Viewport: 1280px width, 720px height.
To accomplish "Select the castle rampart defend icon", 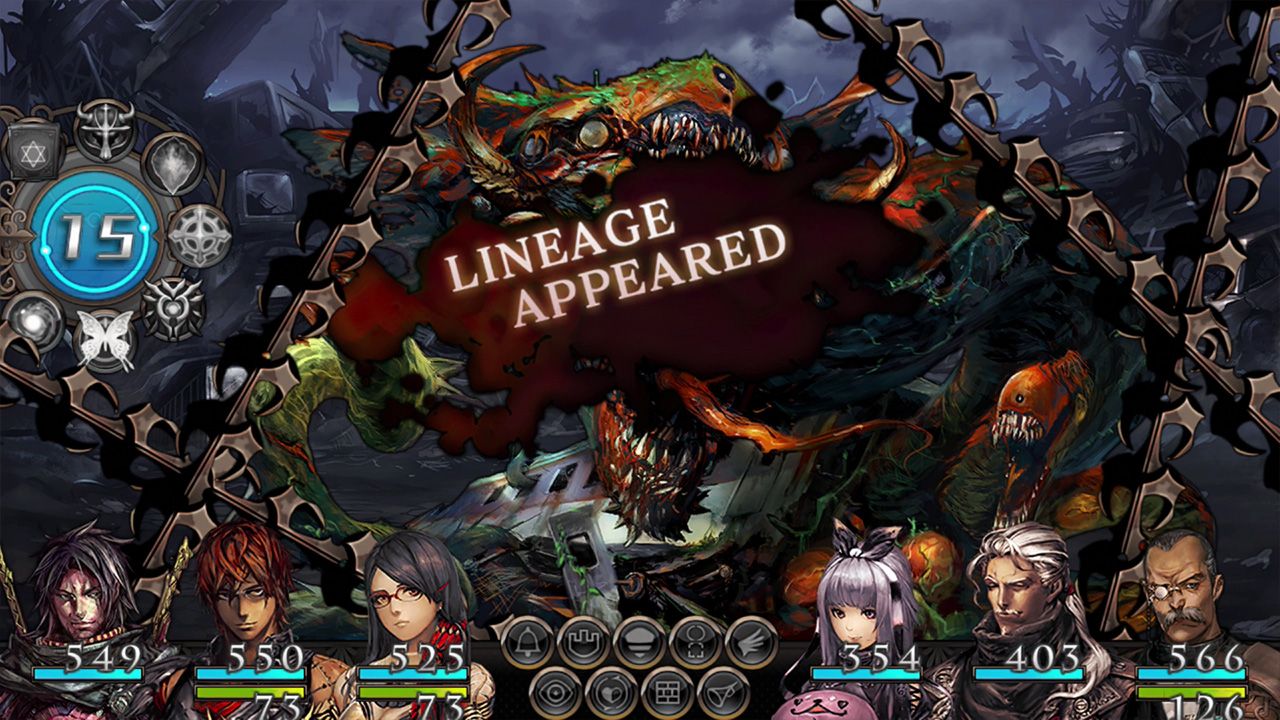I will point(583,640).
